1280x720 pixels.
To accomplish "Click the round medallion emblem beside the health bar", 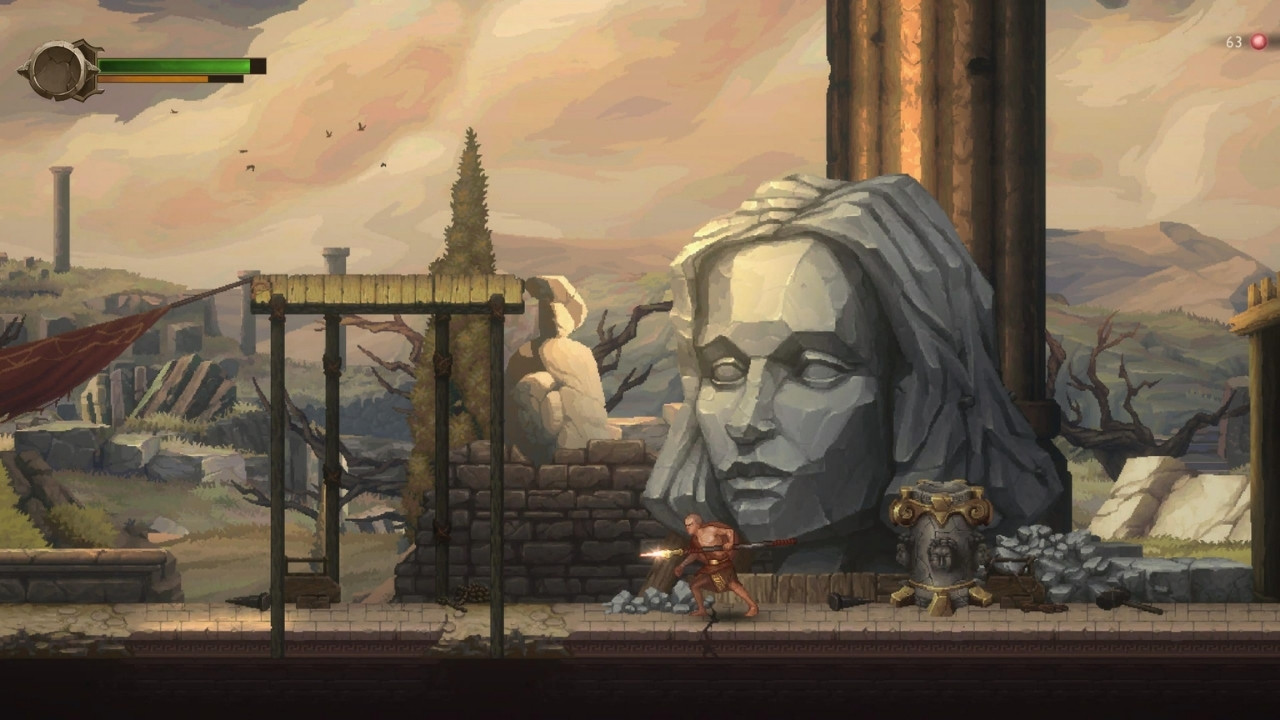I will click(59, 70).
